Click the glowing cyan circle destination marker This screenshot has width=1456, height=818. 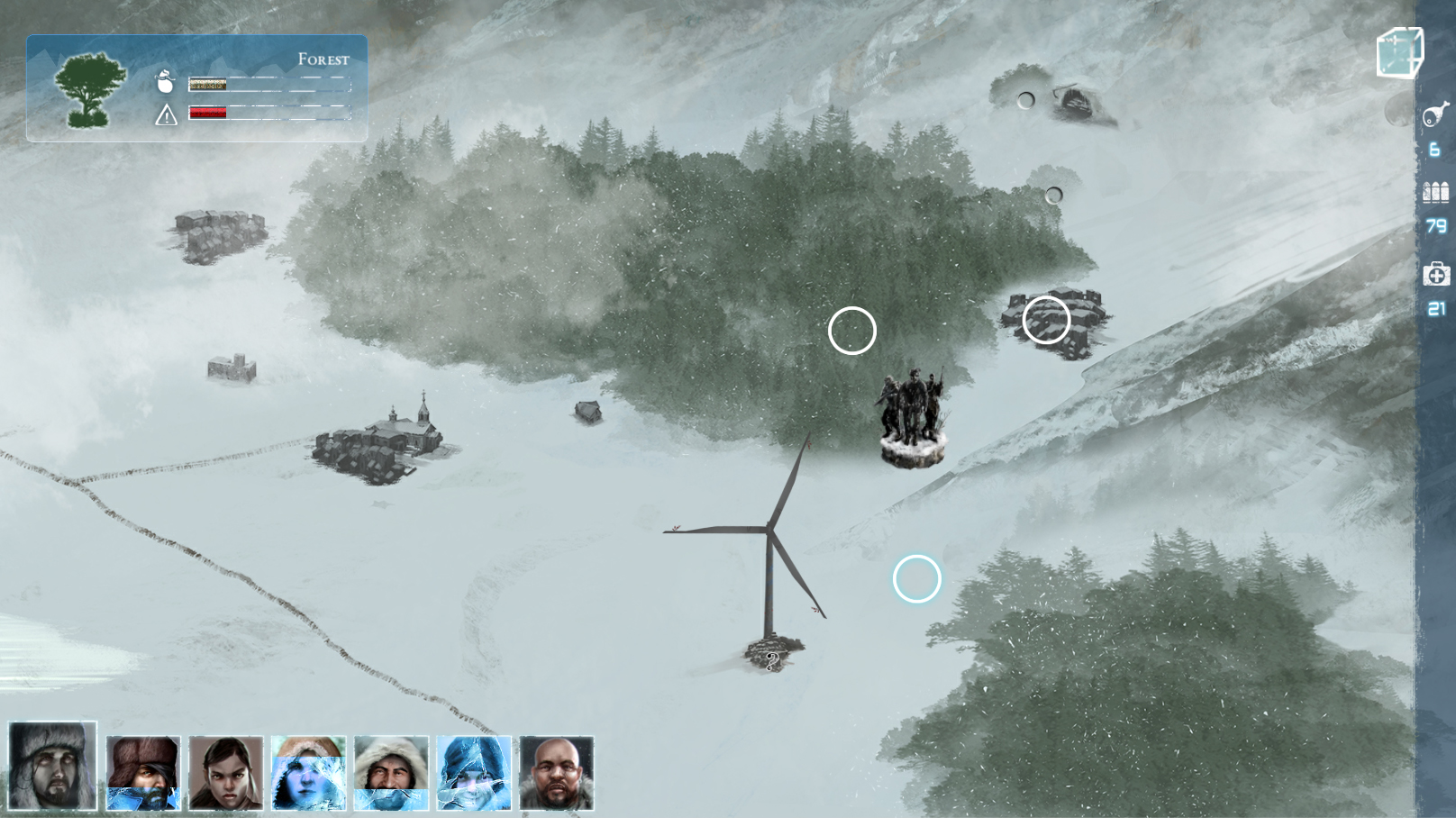point(917,579)
